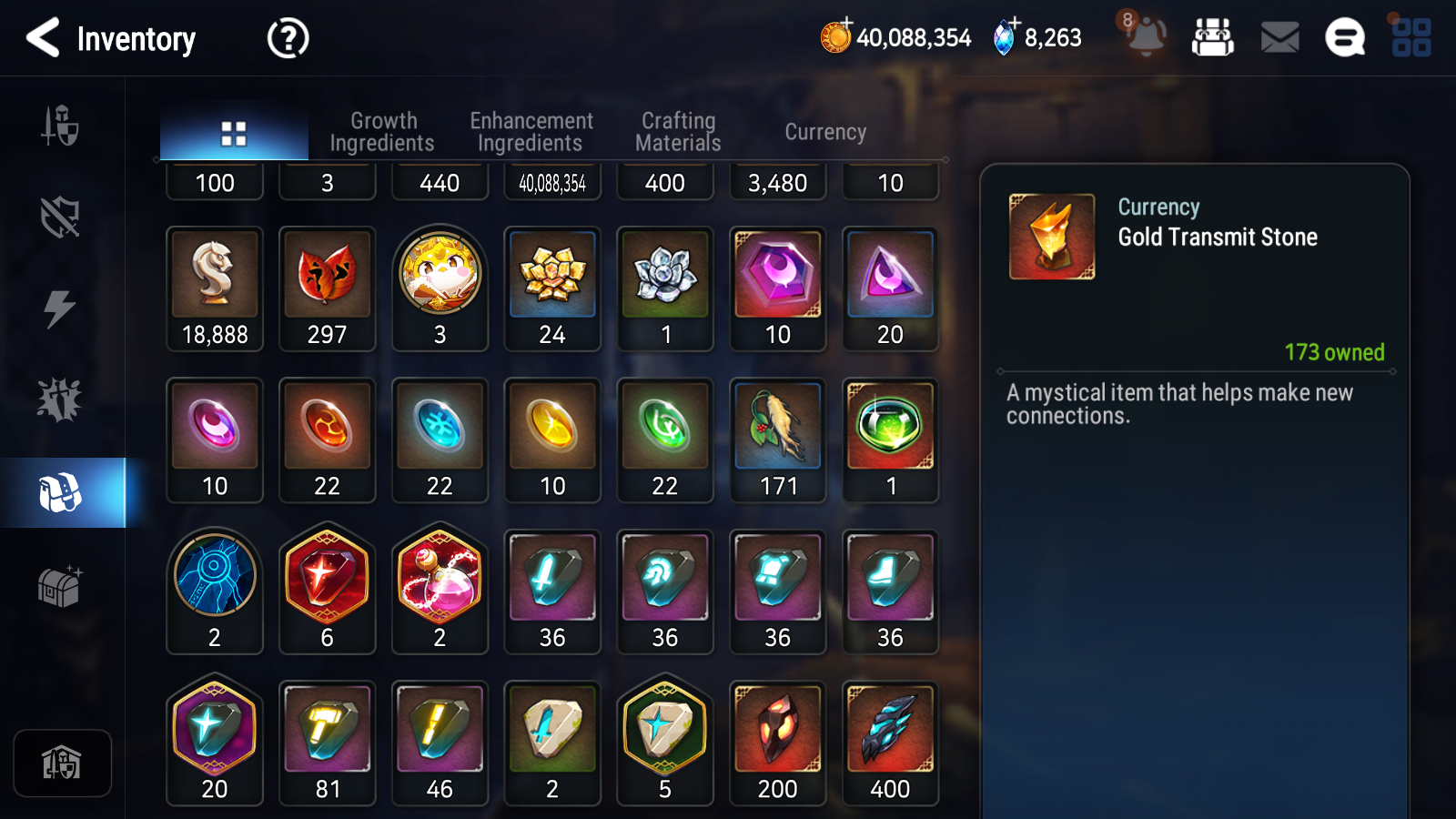The image size is (1456, 819).
Task: Switch to the Growth Ingredients tab
Action: point(383,131)
